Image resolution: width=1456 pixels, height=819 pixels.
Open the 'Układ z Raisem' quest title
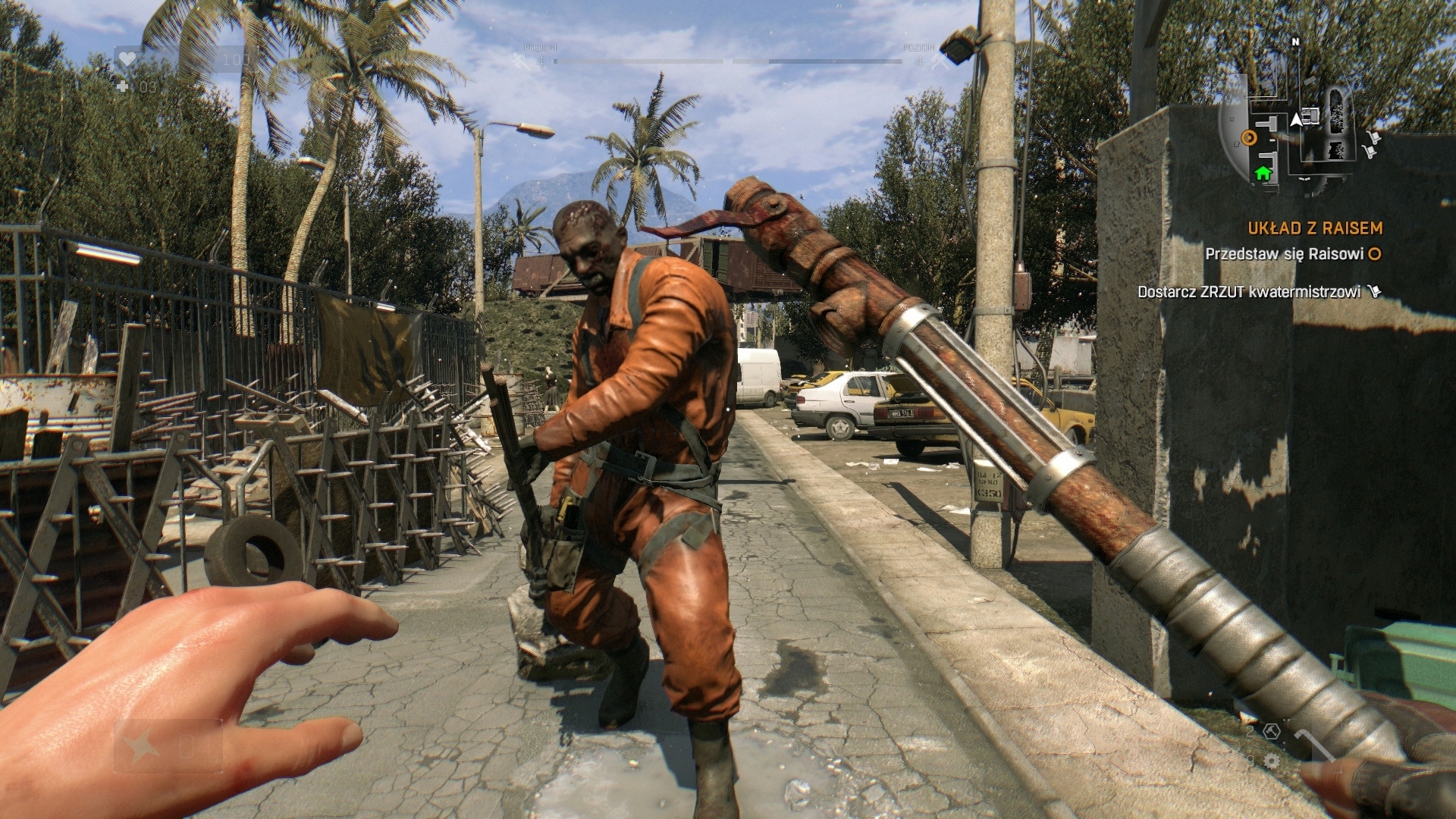(x=1315, y=228)
